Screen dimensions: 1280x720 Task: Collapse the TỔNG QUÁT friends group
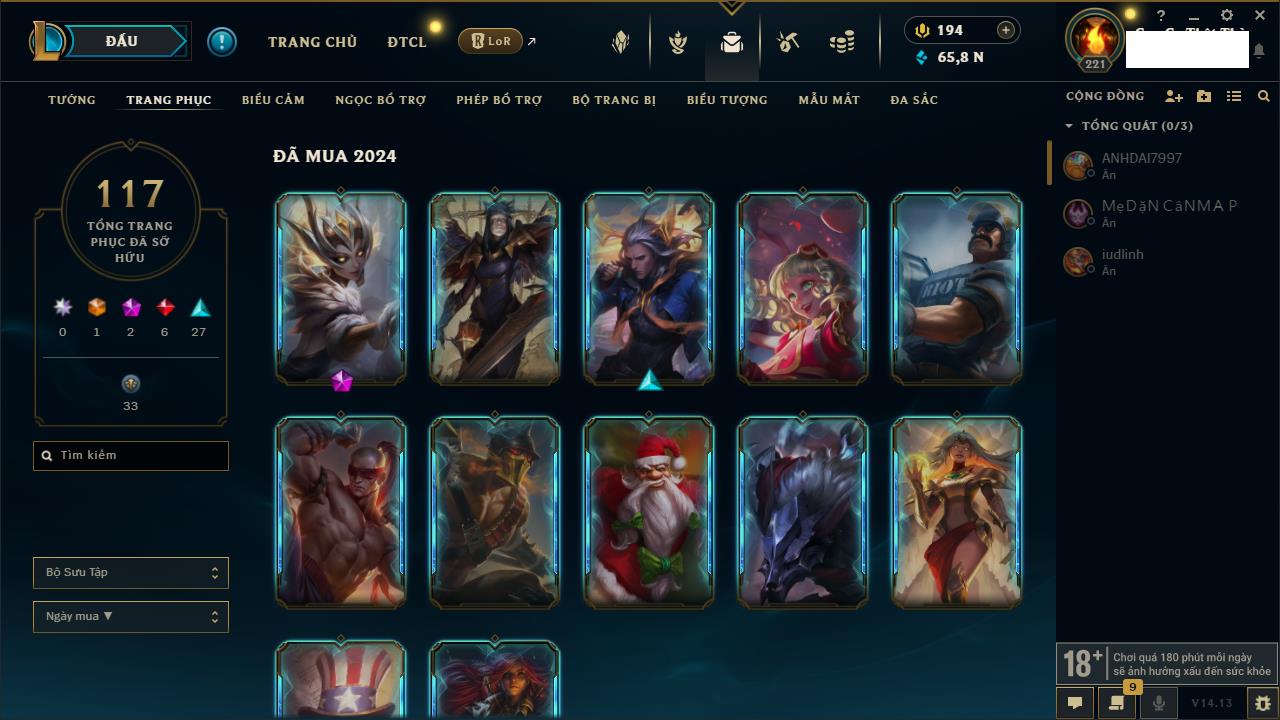click(1069, 126)
